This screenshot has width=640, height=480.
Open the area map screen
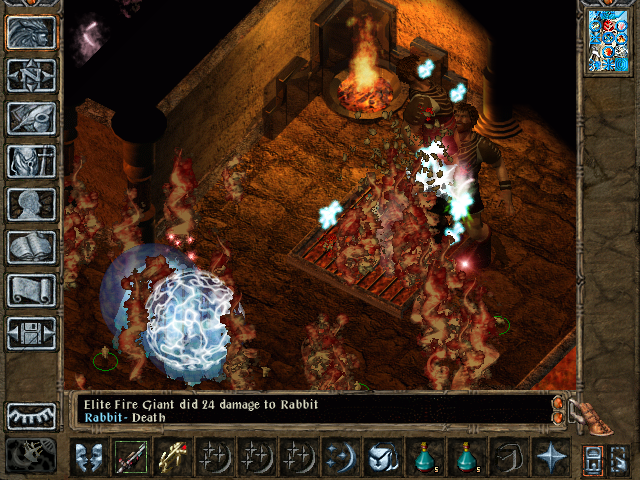(31, 75)
